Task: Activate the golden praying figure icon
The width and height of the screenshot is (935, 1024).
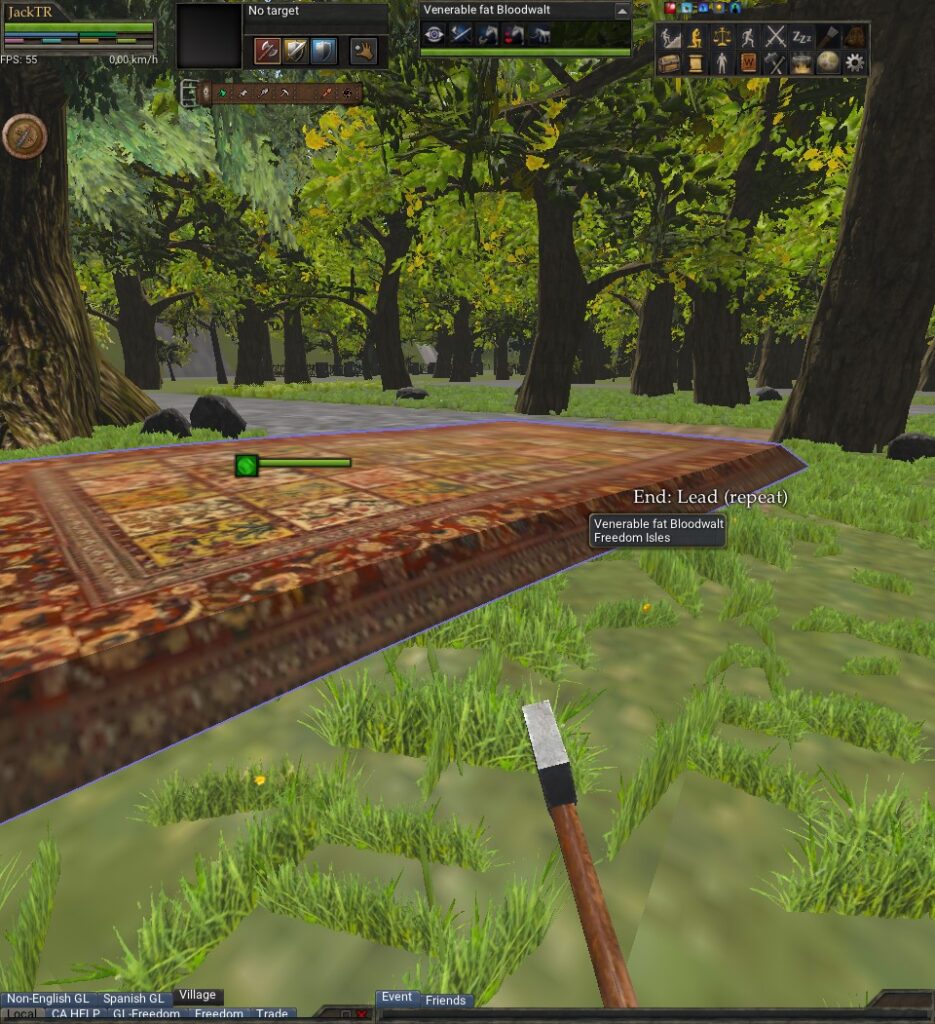Action: coord(696,38)
